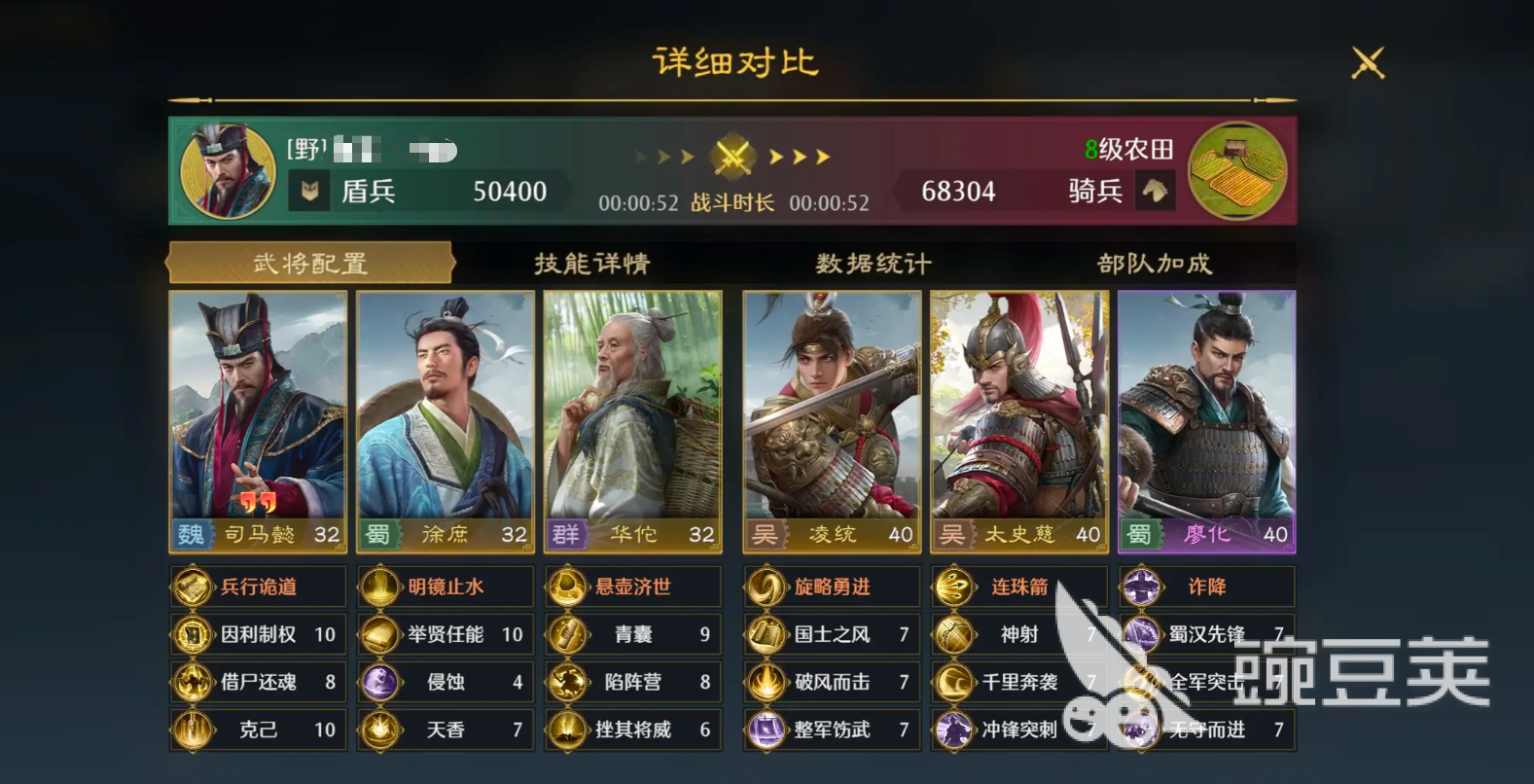This screenshot has width=1534, height=784.
Task: Switch to the 技能详情 tab
Action: [591, 262]
